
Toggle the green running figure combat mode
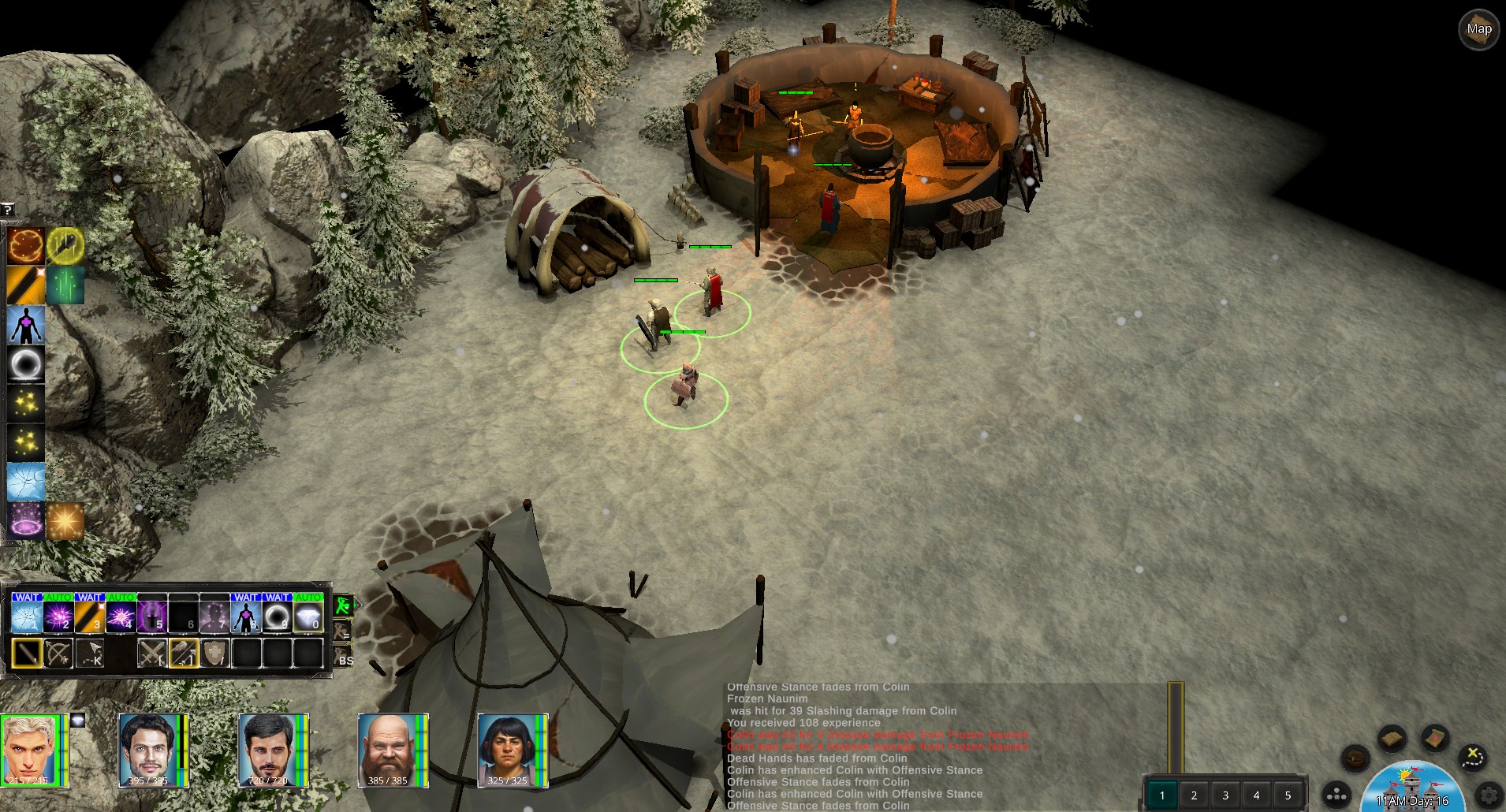point(343,605)
